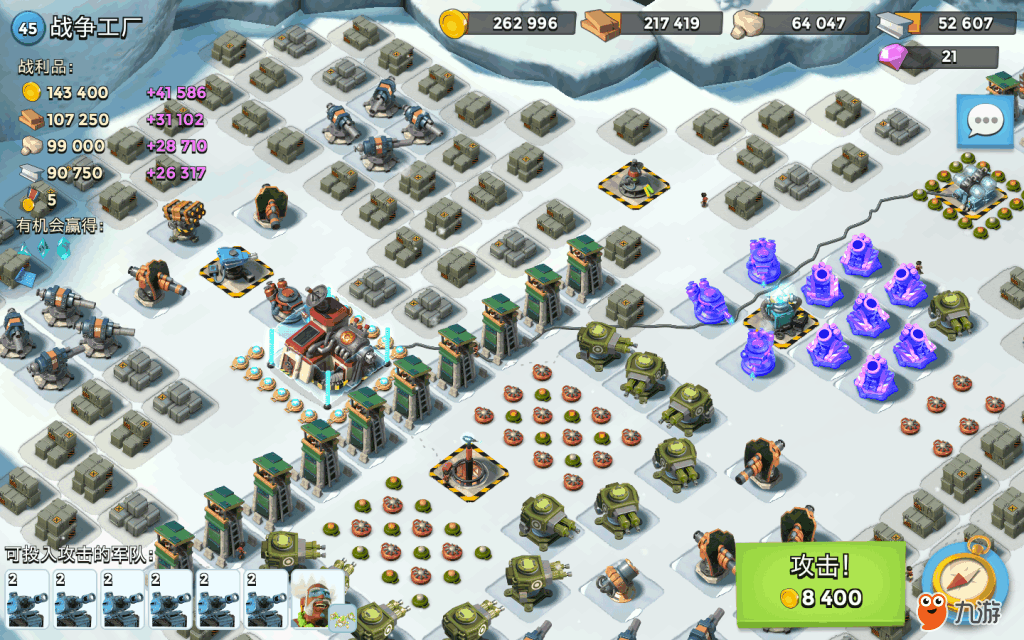
Task: Open the chat speech bubble
Action: tap(985, 121)
